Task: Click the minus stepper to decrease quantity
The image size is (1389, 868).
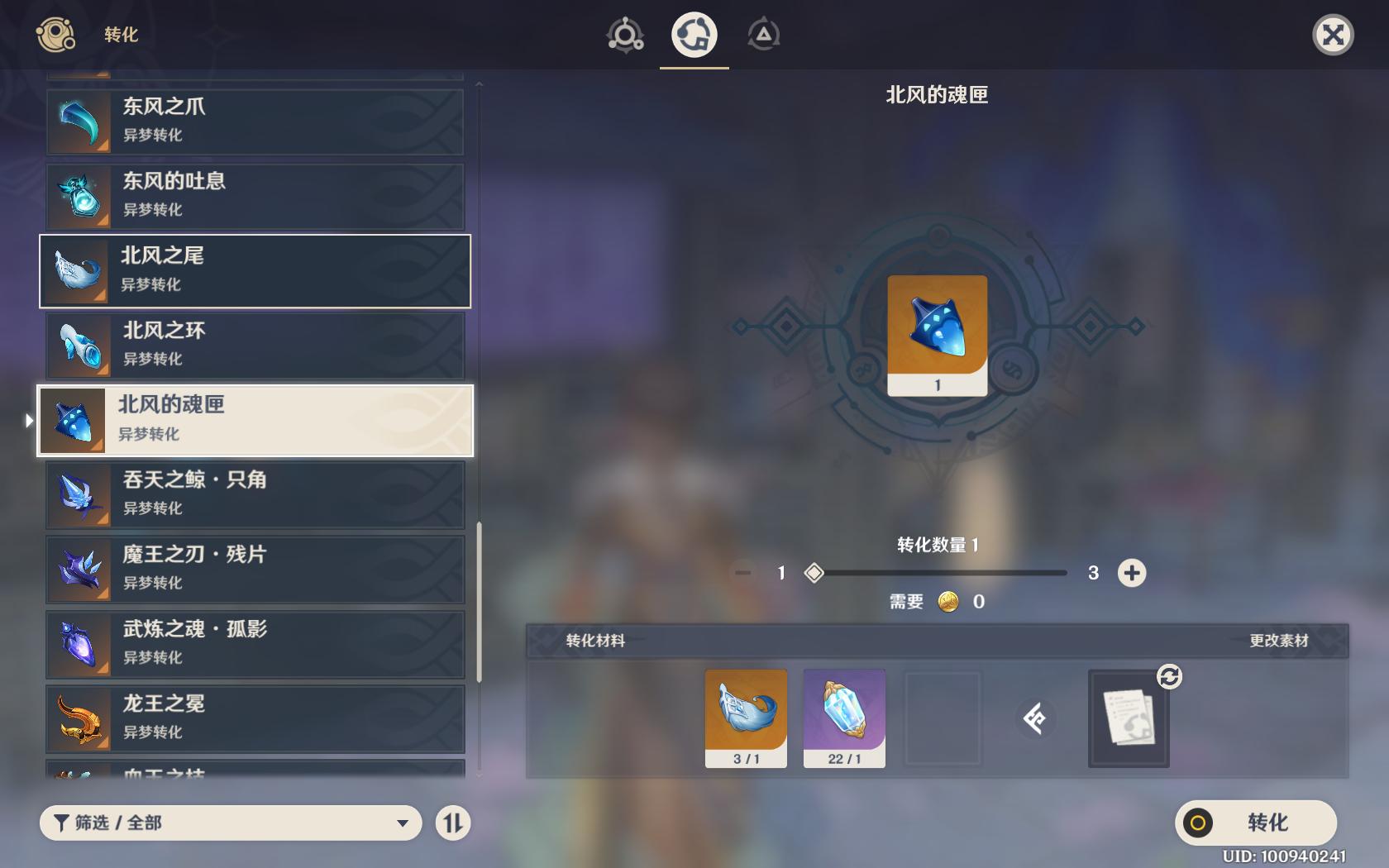Action: [x=743, y=570]
